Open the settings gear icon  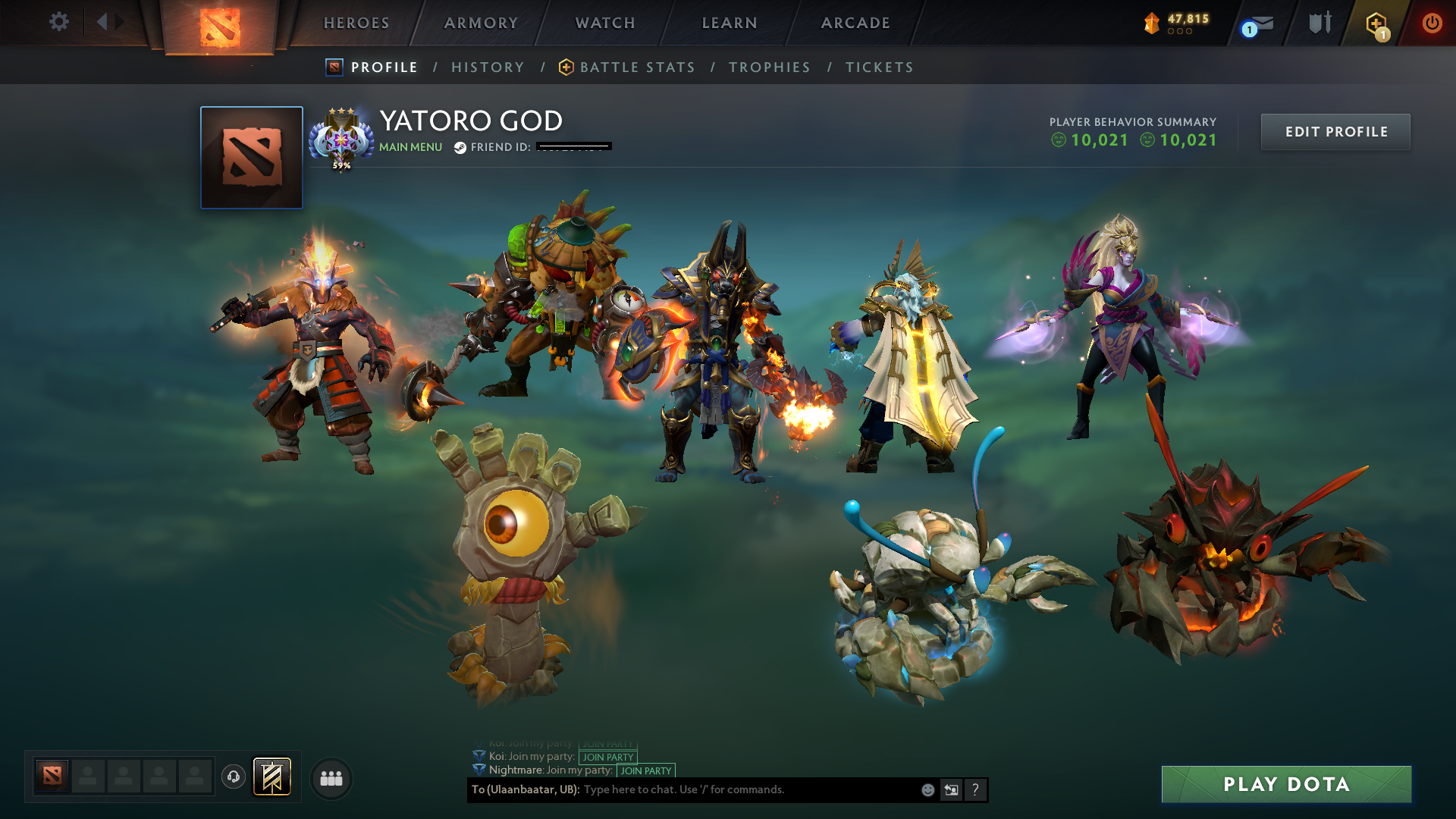click(x=59, y=22)
